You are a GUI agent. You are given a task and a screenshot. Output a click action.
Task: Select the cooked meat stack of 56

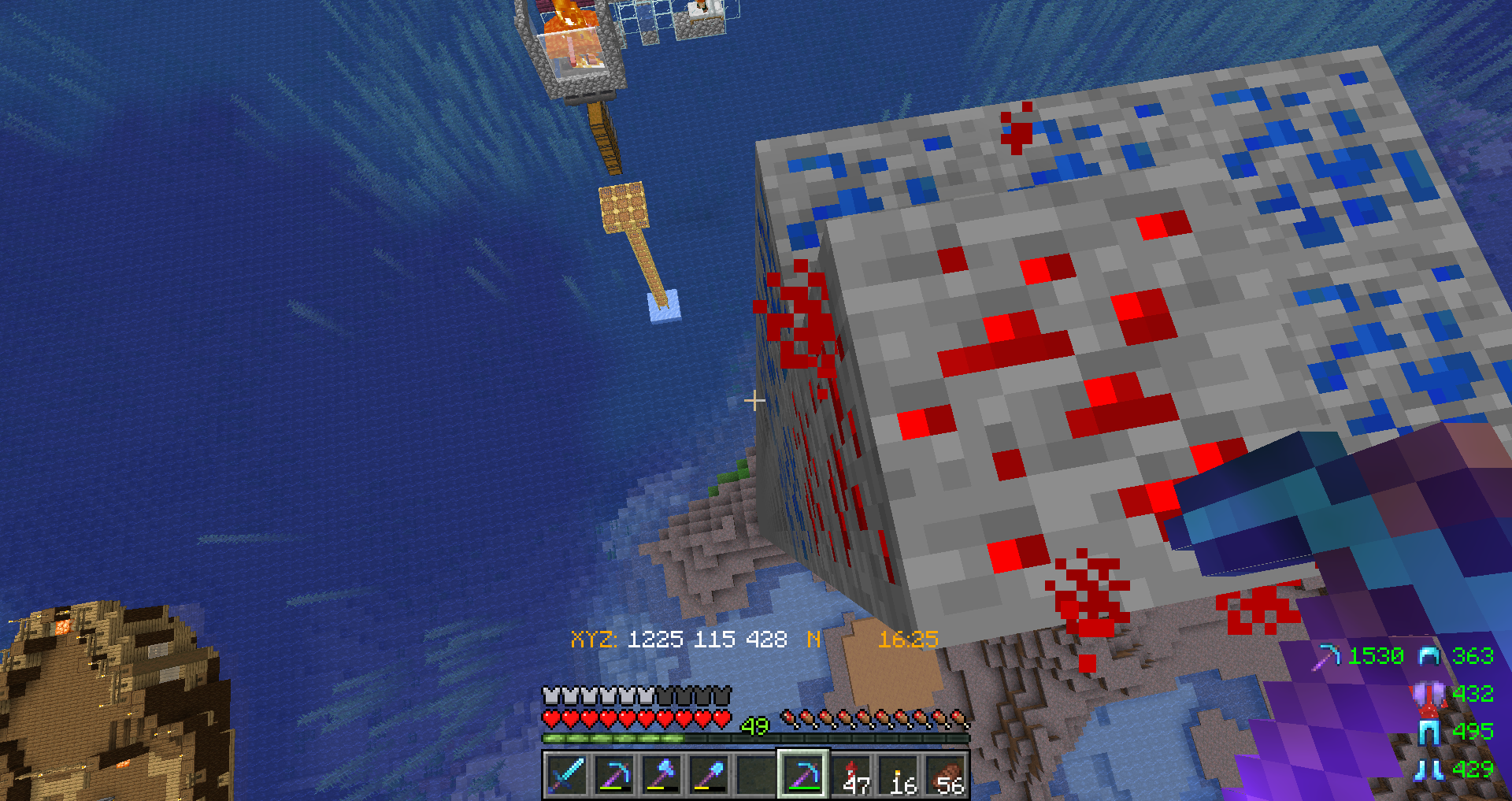pyautogui.click(x=946, y=775)
